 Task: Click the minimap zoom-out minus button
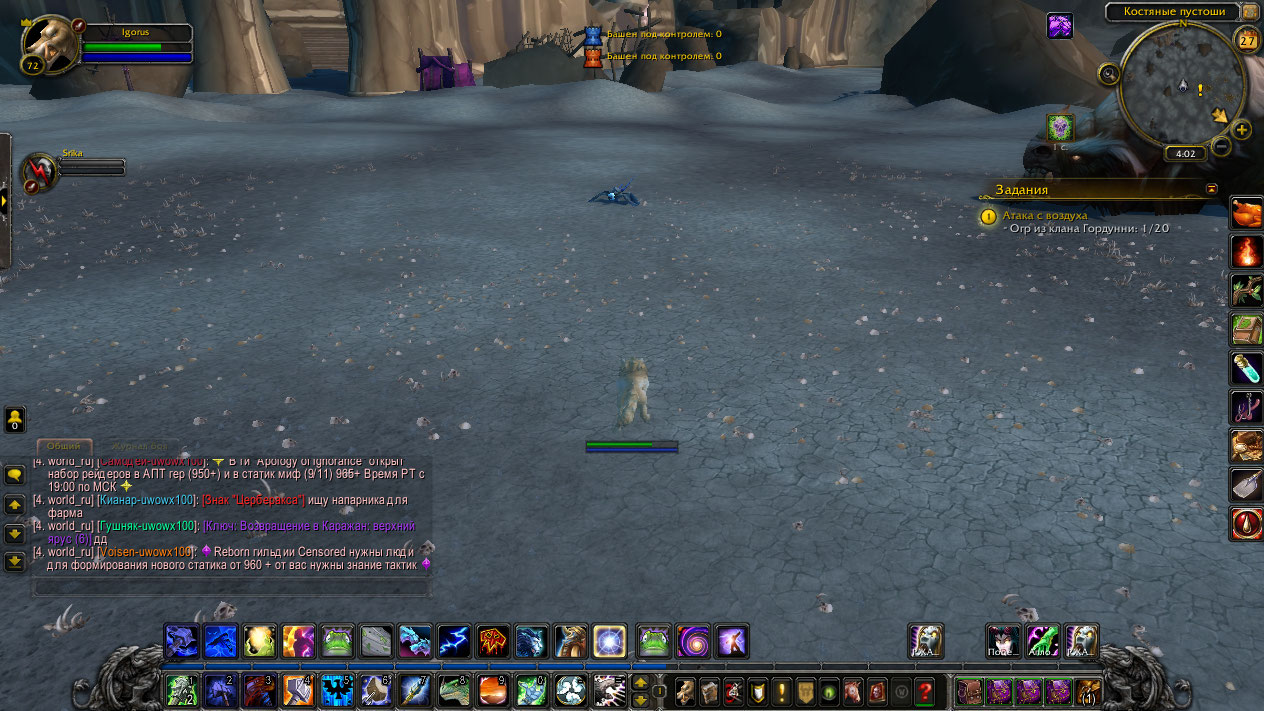(x=1221, y=146)
